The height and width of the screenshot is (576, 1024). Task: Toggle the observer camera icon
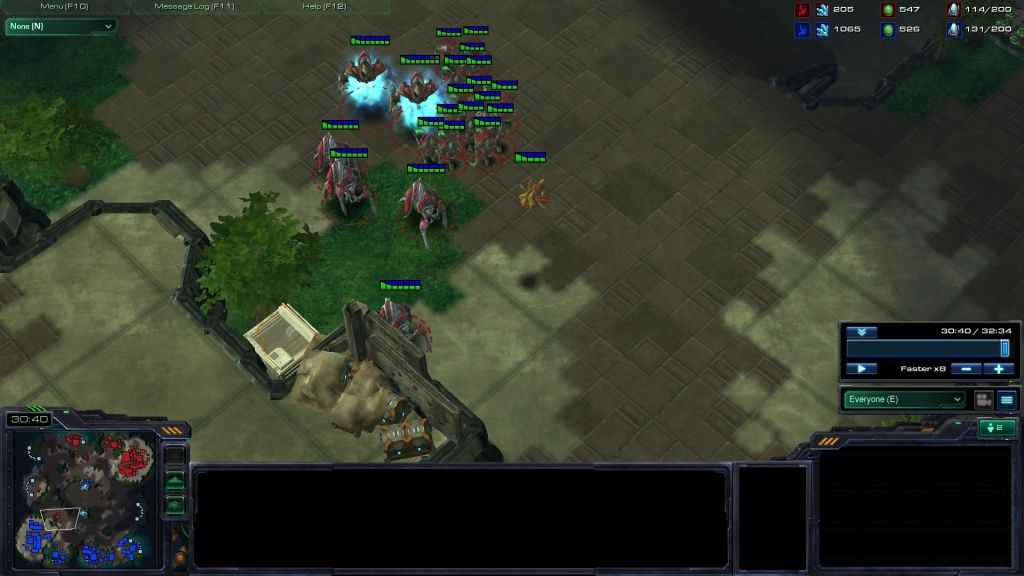(x=983, y=399)
